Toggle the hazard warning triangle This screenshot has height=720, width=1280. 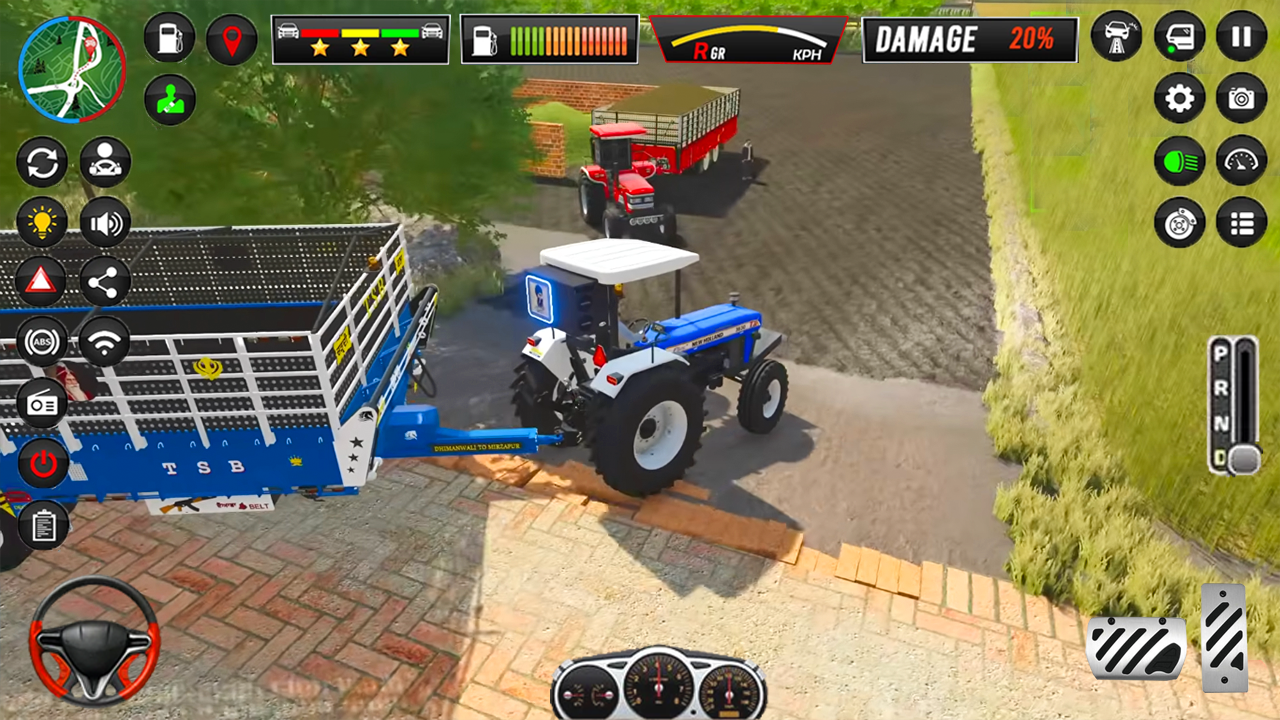[x=42, y=282]
